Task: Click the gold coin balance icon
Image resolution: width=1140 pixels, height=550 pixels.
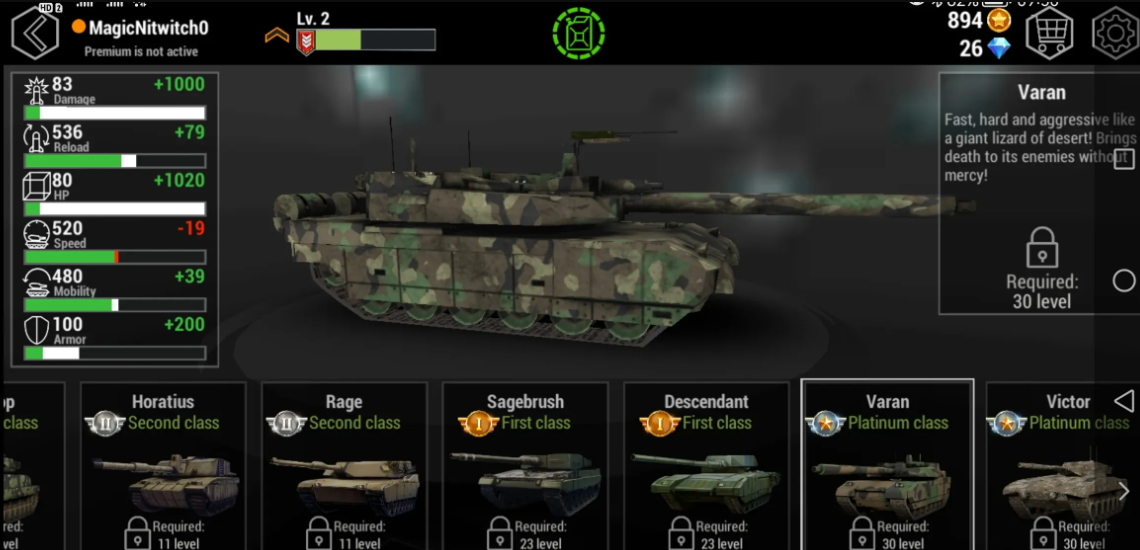Action: coord(998,20)
